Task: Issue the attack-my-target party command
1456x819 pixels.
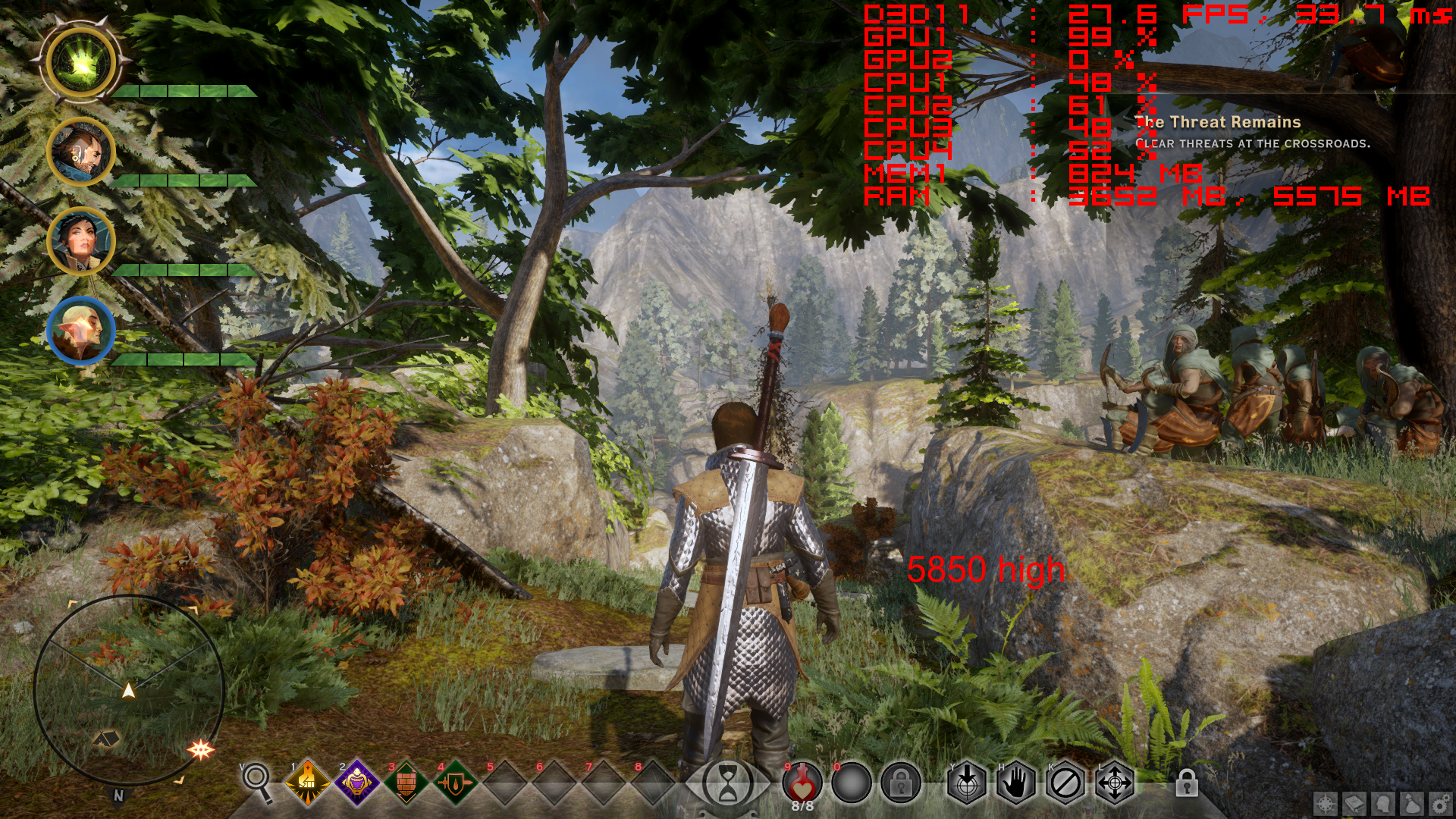Action: point(967,783)
